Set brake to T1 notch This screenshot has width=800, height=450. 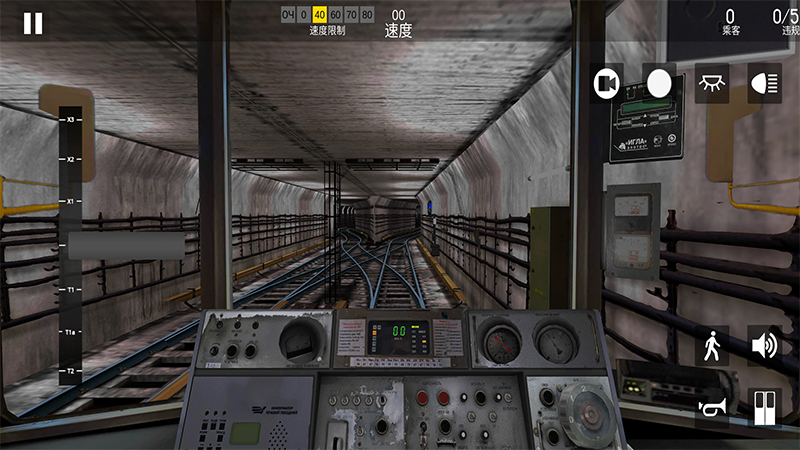71,290
